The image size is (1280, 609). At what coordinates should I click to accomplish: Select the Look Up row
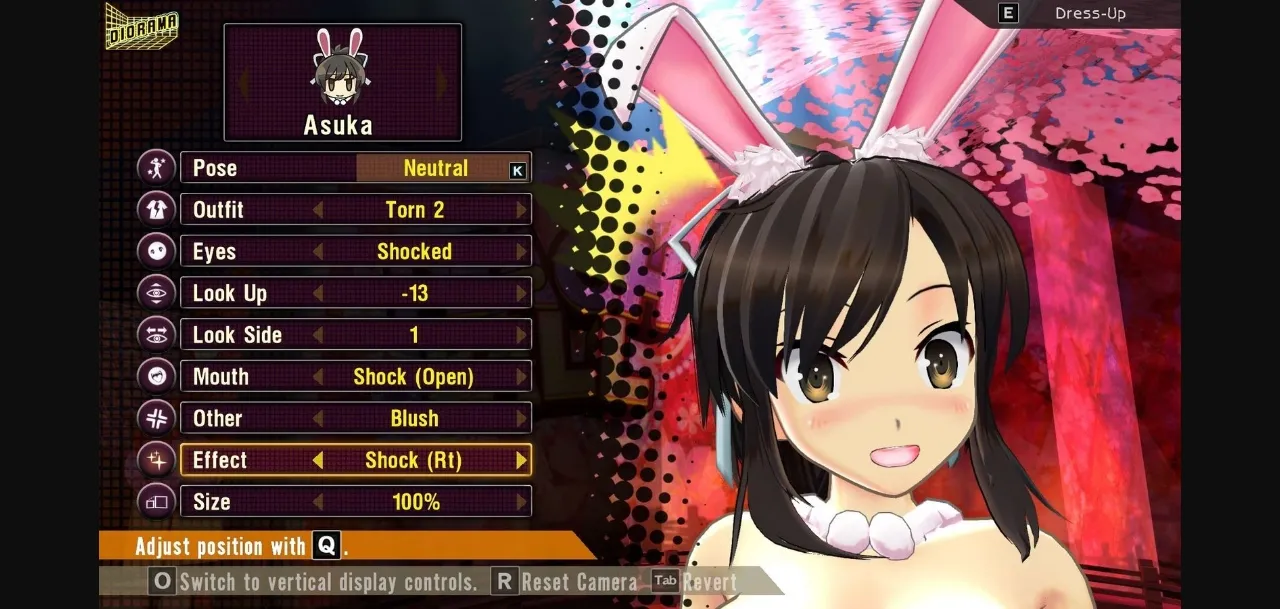pyautogui.click(x=355, y=293)
